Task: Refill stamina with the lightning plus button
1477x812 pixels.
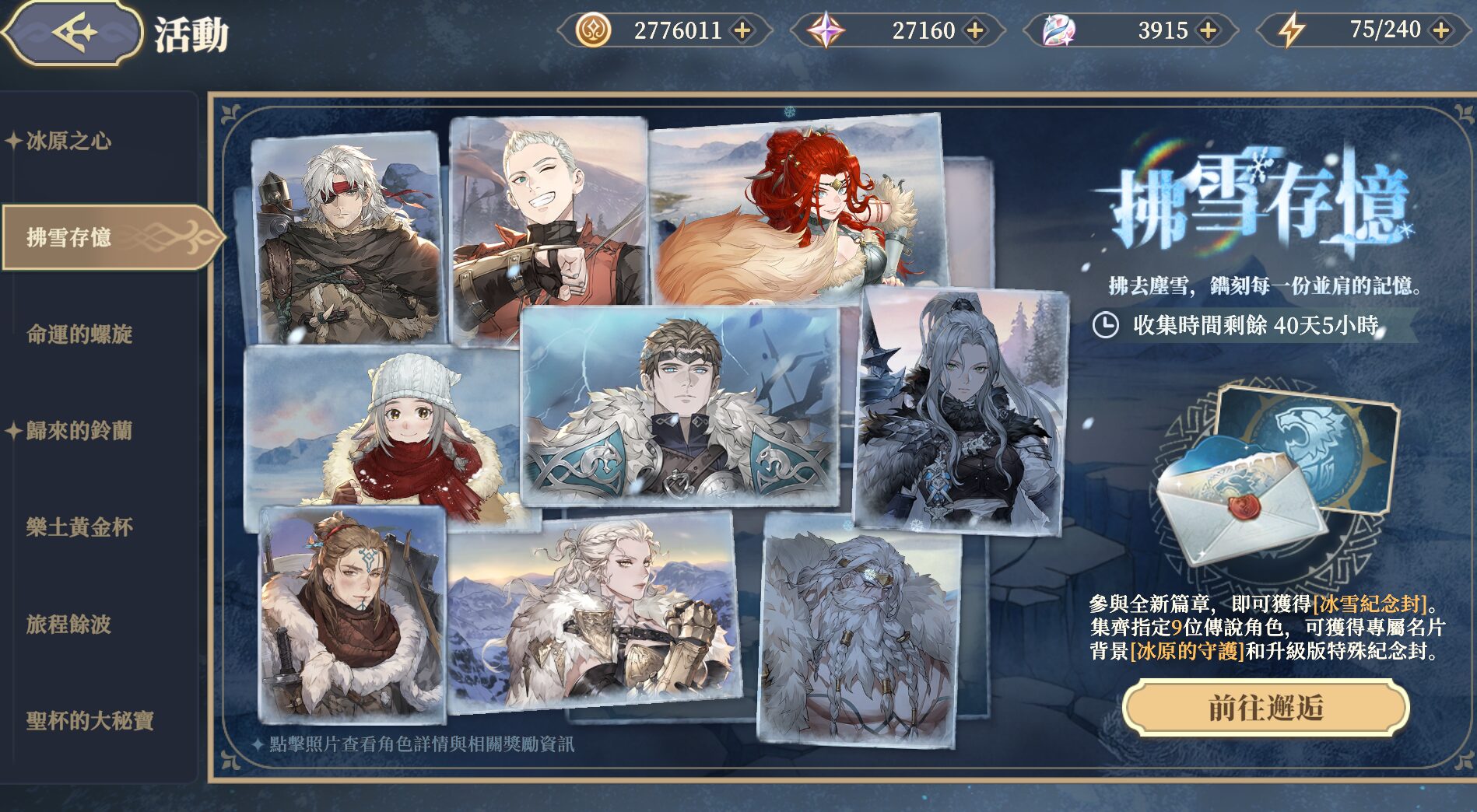Action: (1440, 31)
